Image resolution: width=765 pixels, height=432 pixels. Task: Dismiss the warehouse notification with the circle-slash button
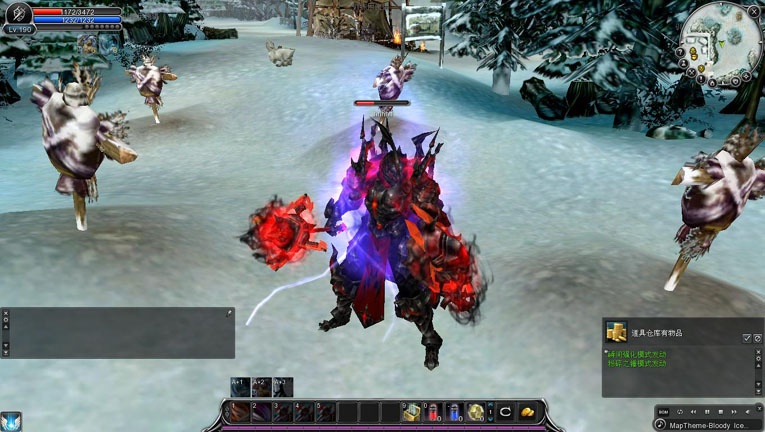[757, 339]
